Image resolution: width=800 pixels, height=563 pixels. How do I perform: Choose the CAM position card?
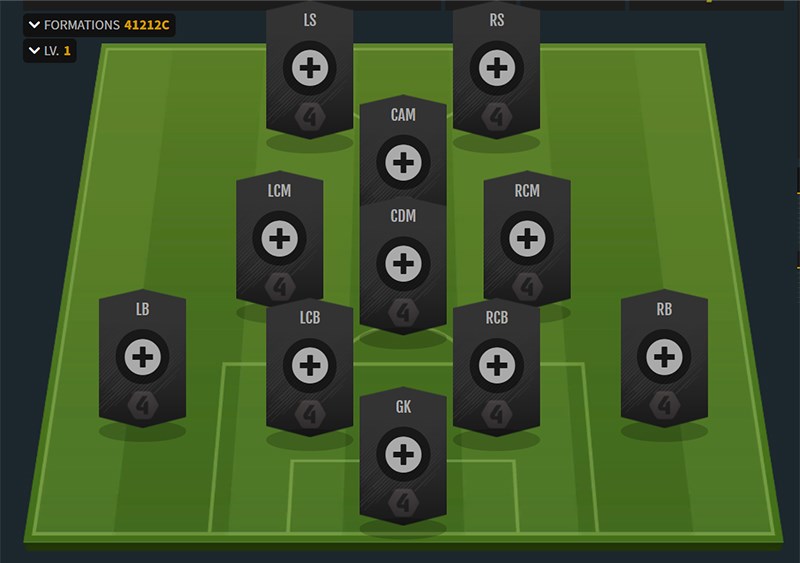pos(403,162)
